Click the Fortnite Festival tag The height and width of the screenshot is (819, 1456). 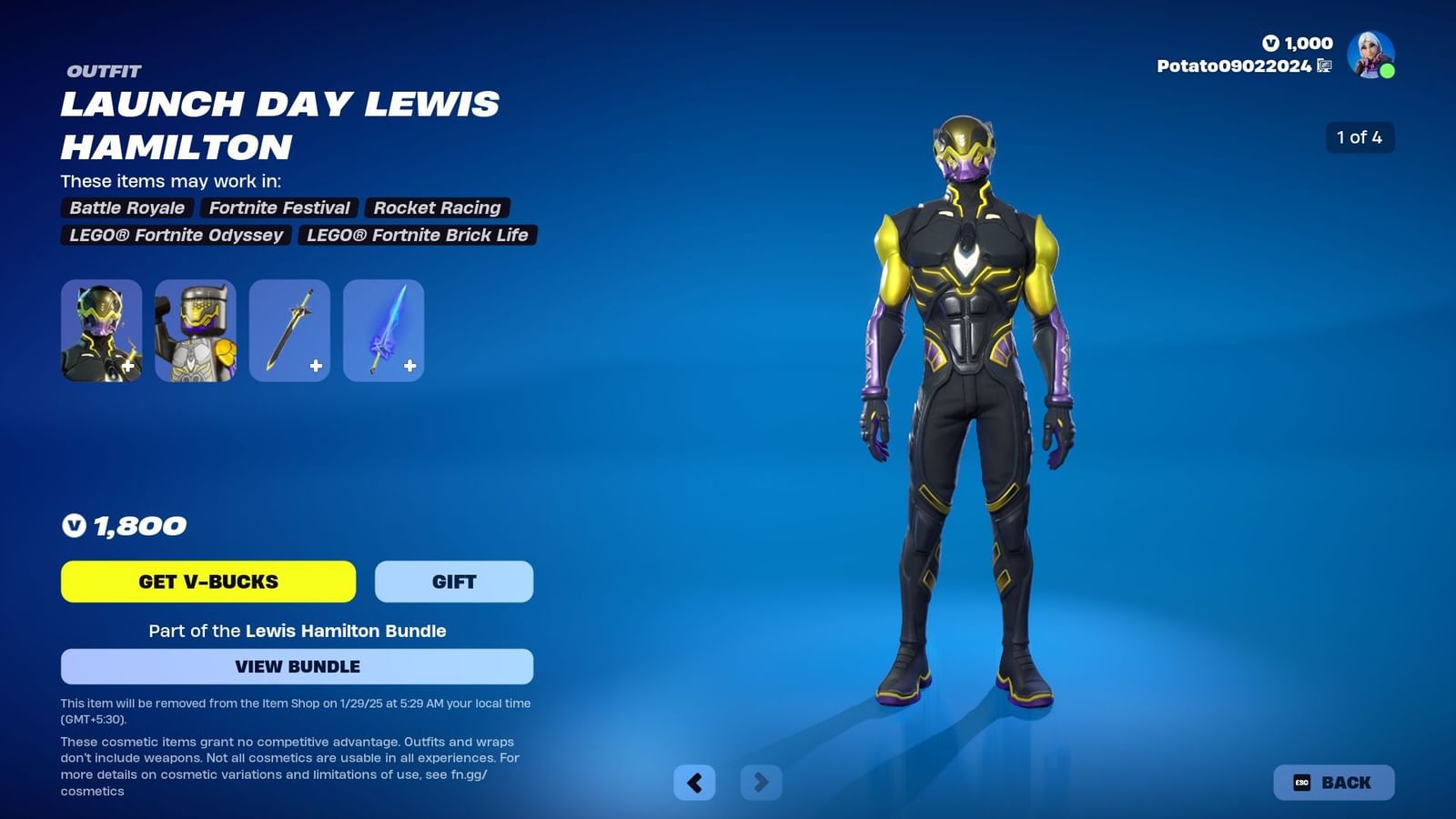[279, 207]
